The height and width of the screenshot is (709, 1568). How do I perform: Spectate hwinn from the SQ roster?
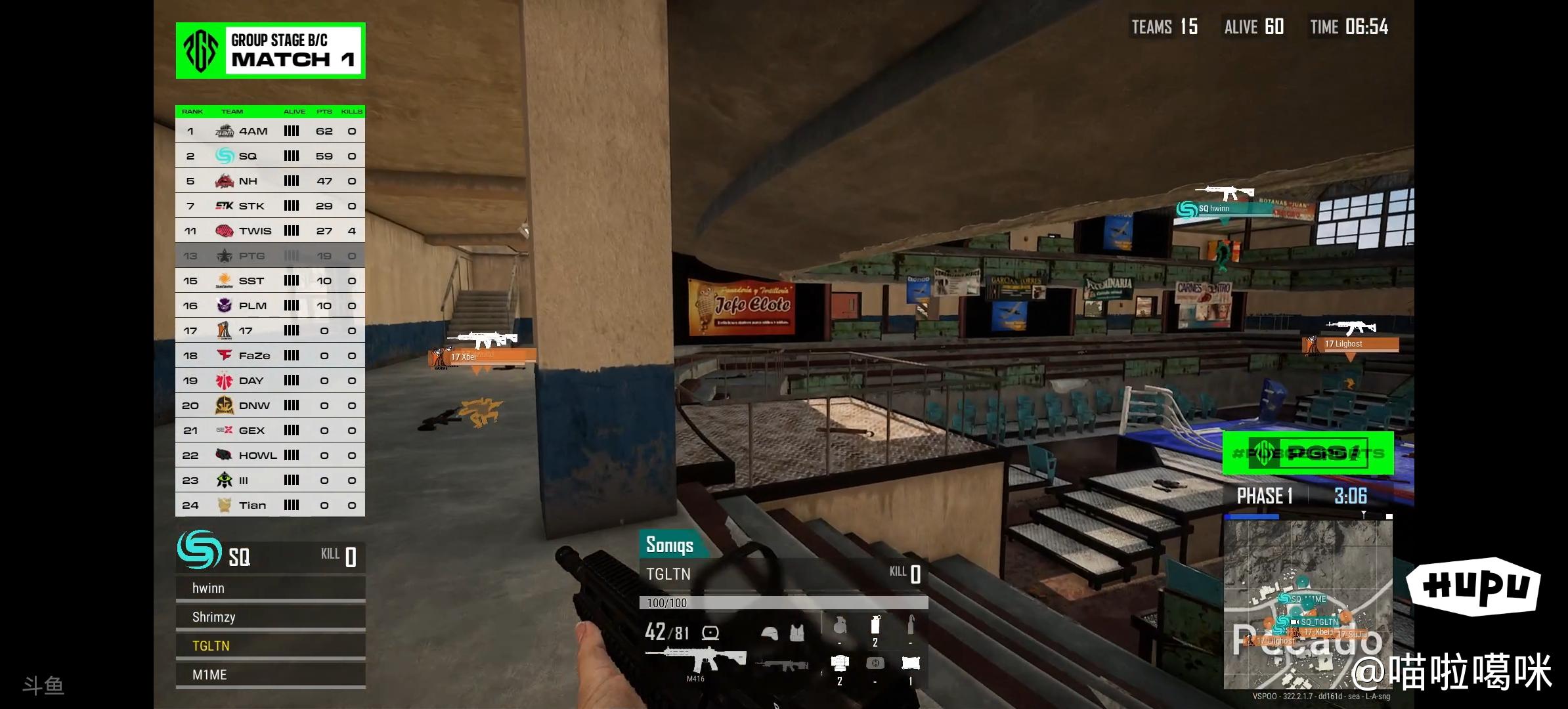click(x=270, y=589)
